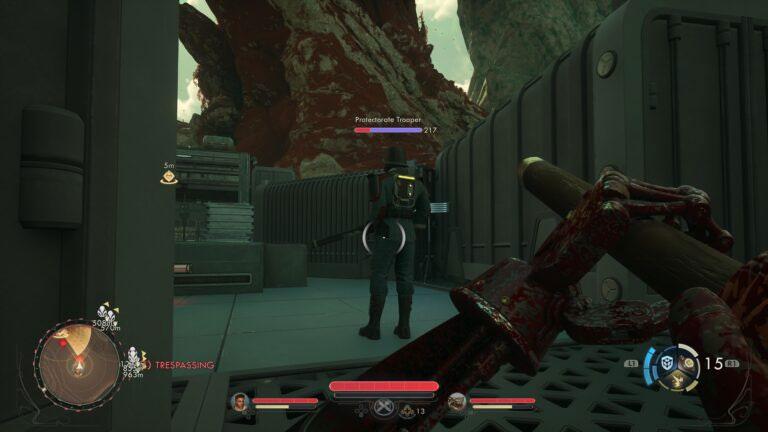Select the left companion portrait
768x432 pixels.
coord(240,402)
